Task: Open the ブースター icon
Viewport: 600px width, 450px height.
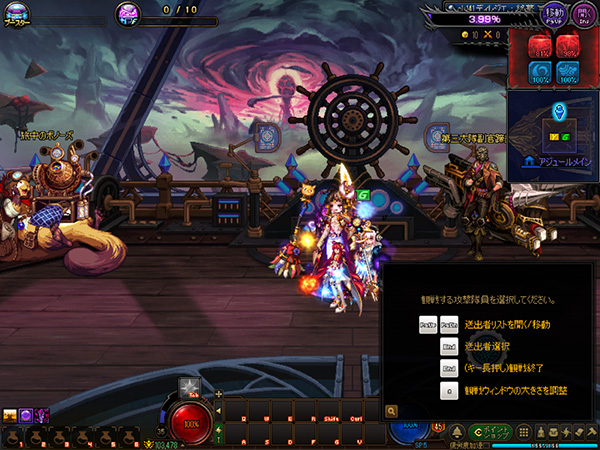Action: pyautogui.click(x=15, y=10)
